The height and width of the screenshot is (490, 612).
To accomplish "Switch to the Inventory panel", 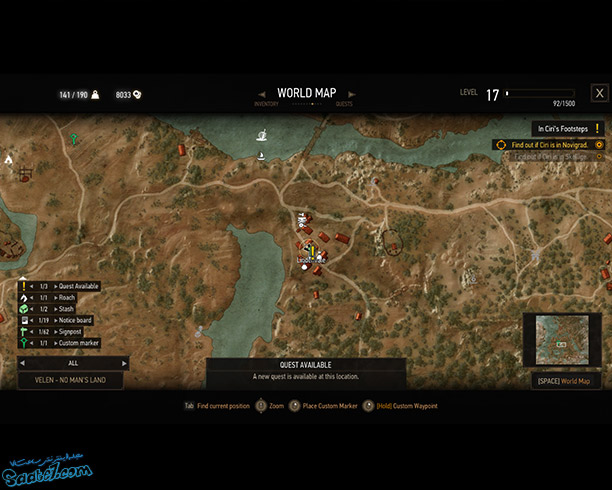I will pos(266,103).
